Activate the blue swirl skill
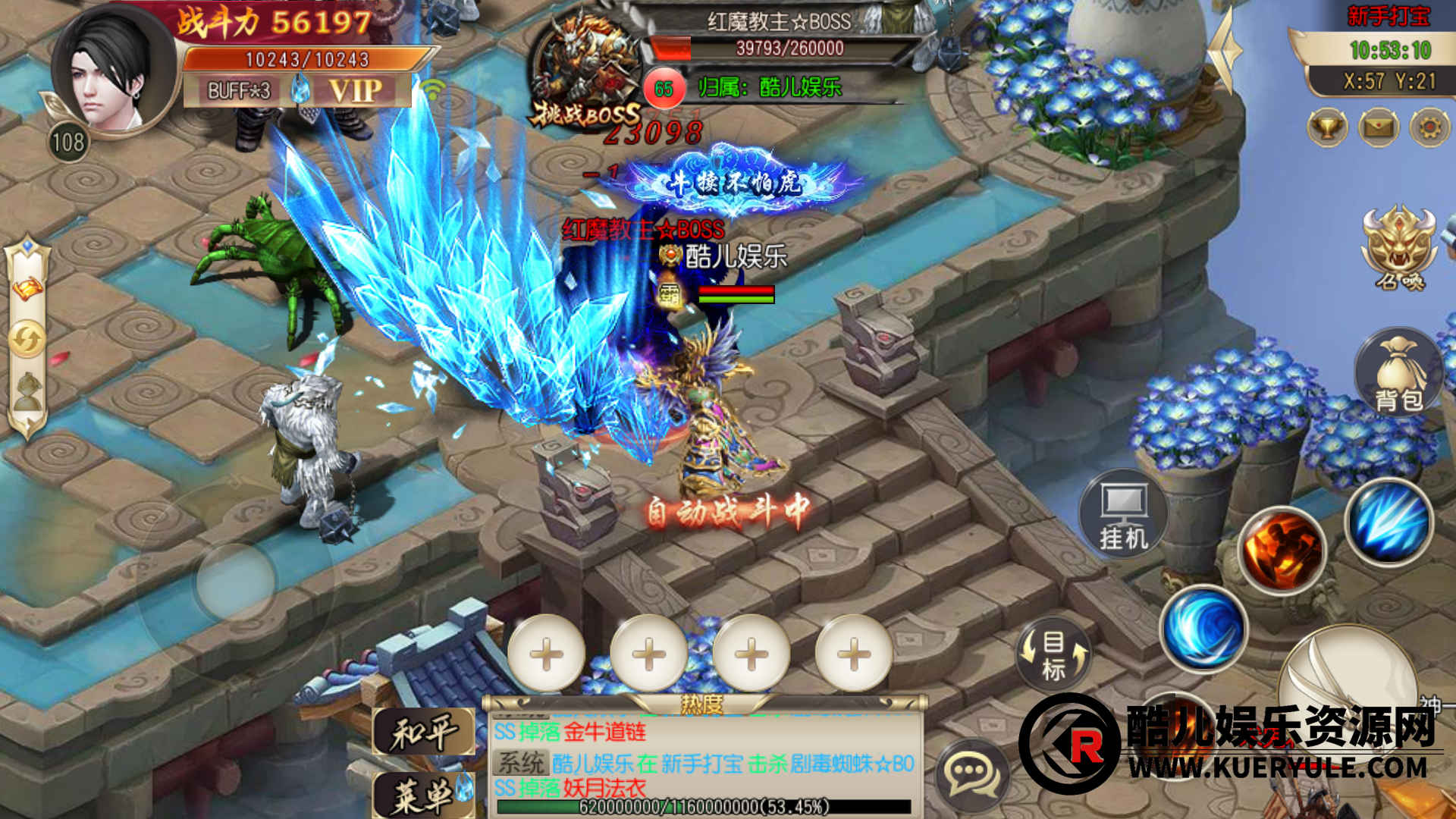This screenshot has width=1456, height=819. coord(1203,629)
